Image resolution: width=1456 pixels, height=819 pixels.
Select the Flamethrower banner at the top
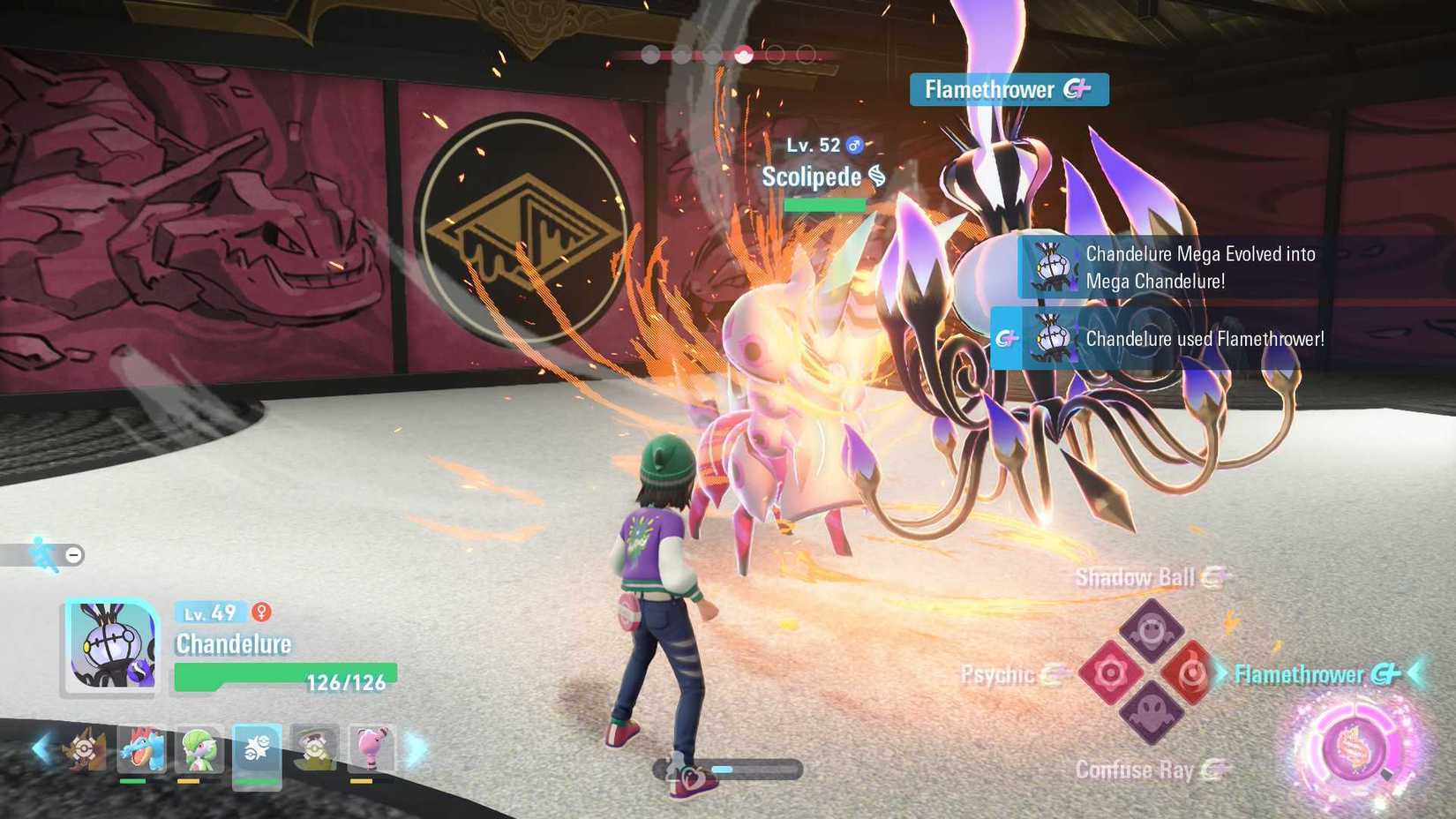coord(1009,88)
